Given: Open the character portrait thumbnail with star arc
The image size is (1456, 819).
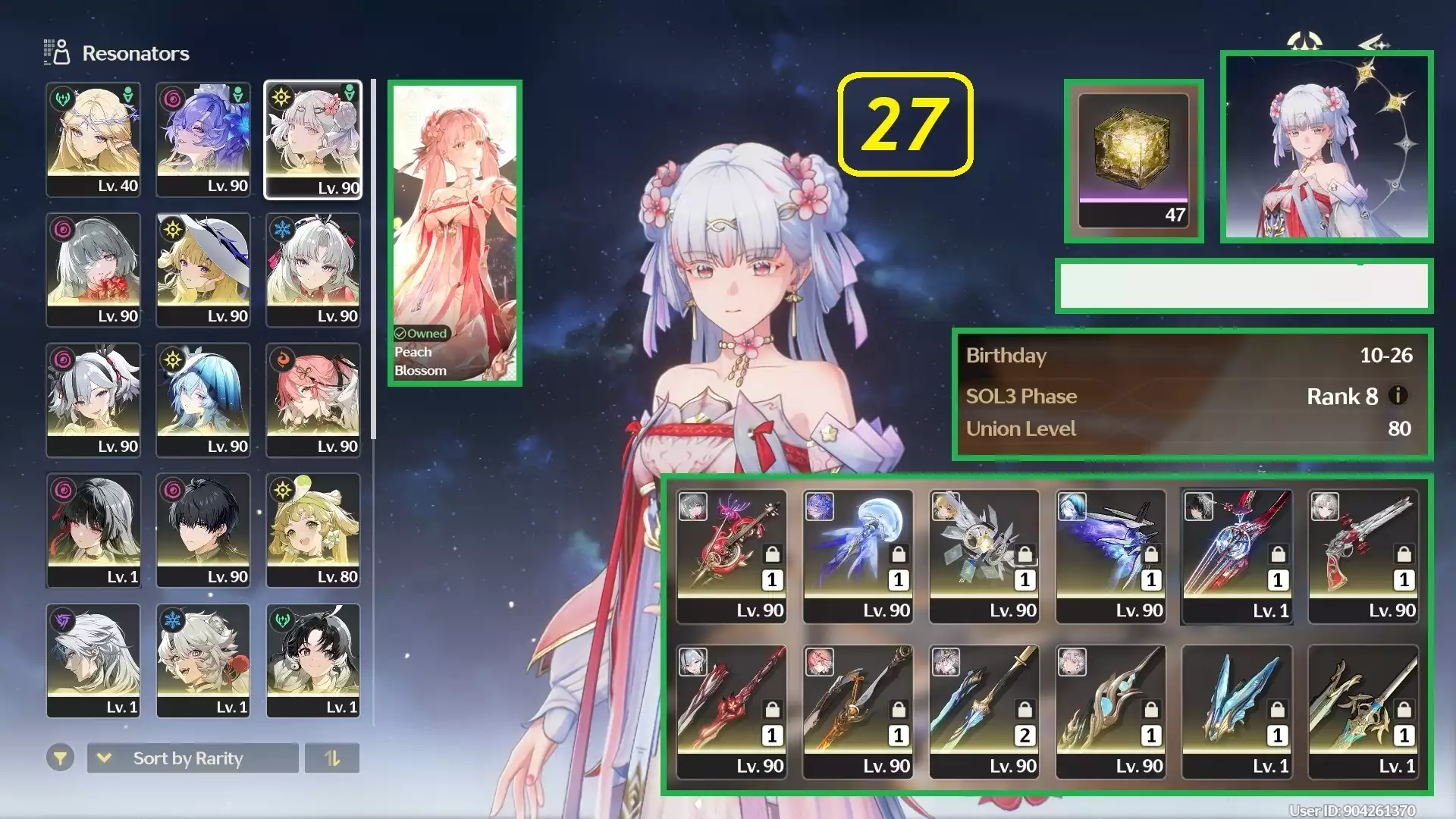Looking at the screenshot, I should (x=1326, y=146).
